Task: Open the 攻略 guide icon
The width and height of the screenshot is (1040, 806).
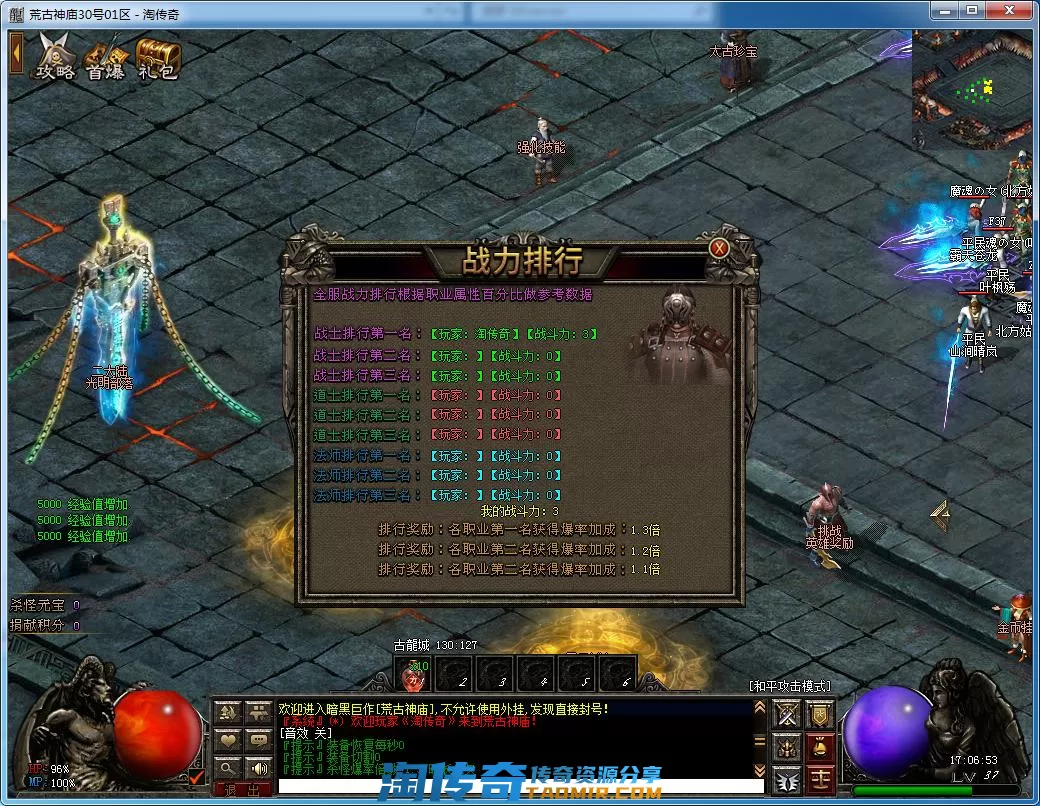Action: coord(56,56)
